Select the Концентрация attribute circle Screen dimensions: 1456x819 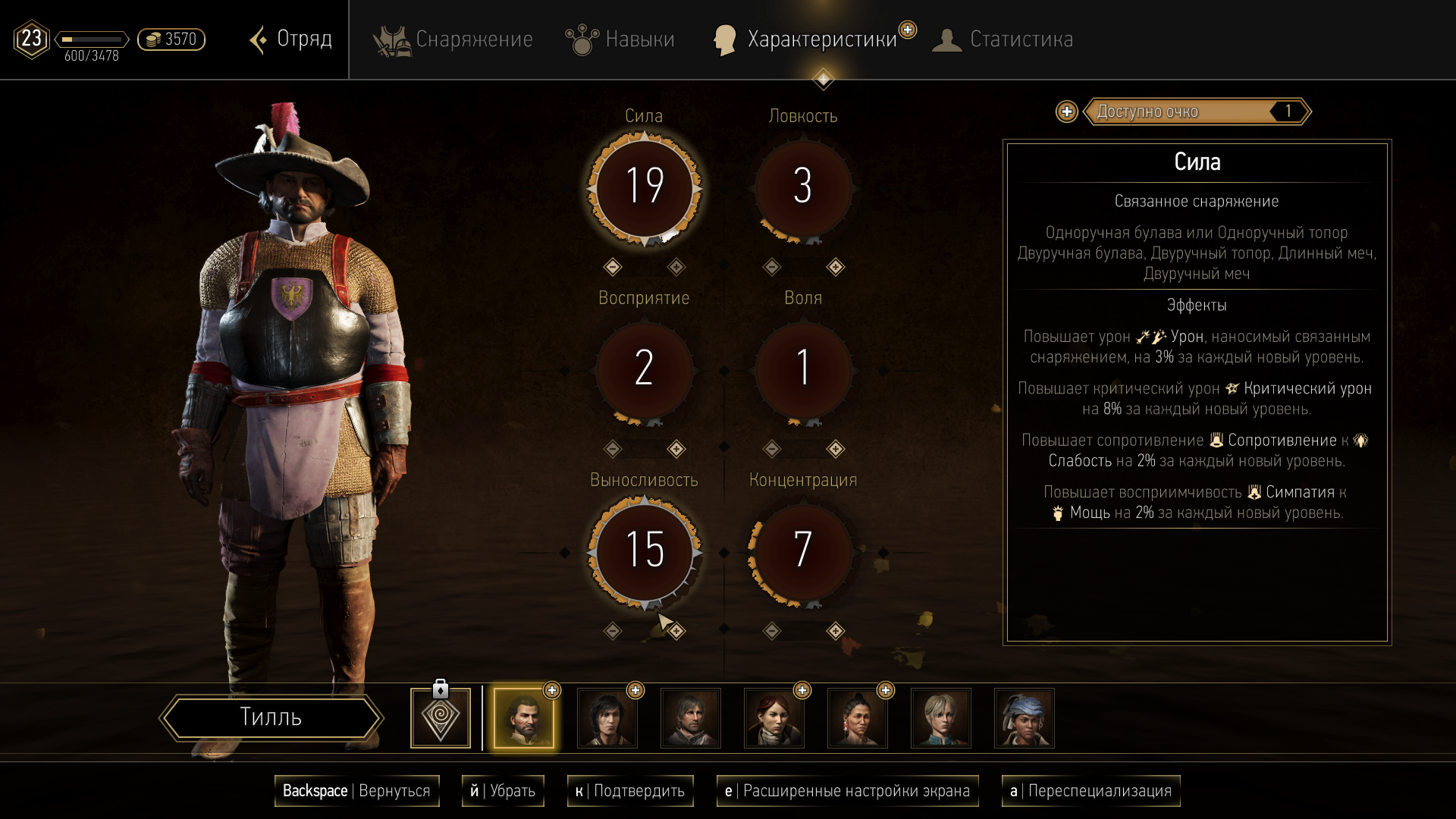(803, 551)
